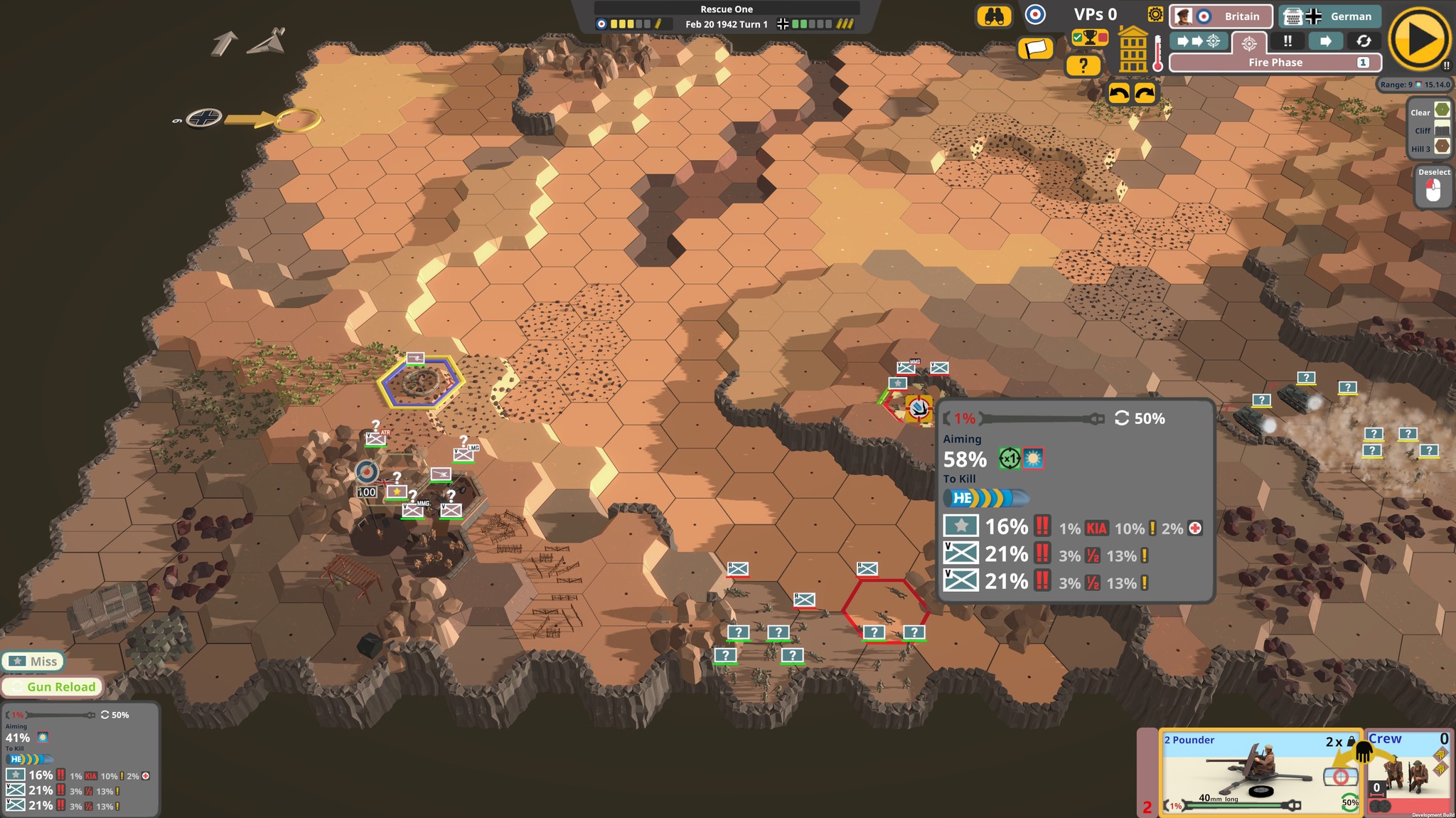Switch to the single arrow movement phase tab
Screen dimensions: 1456x818
pyautogui.click(x=1326, y=41)
